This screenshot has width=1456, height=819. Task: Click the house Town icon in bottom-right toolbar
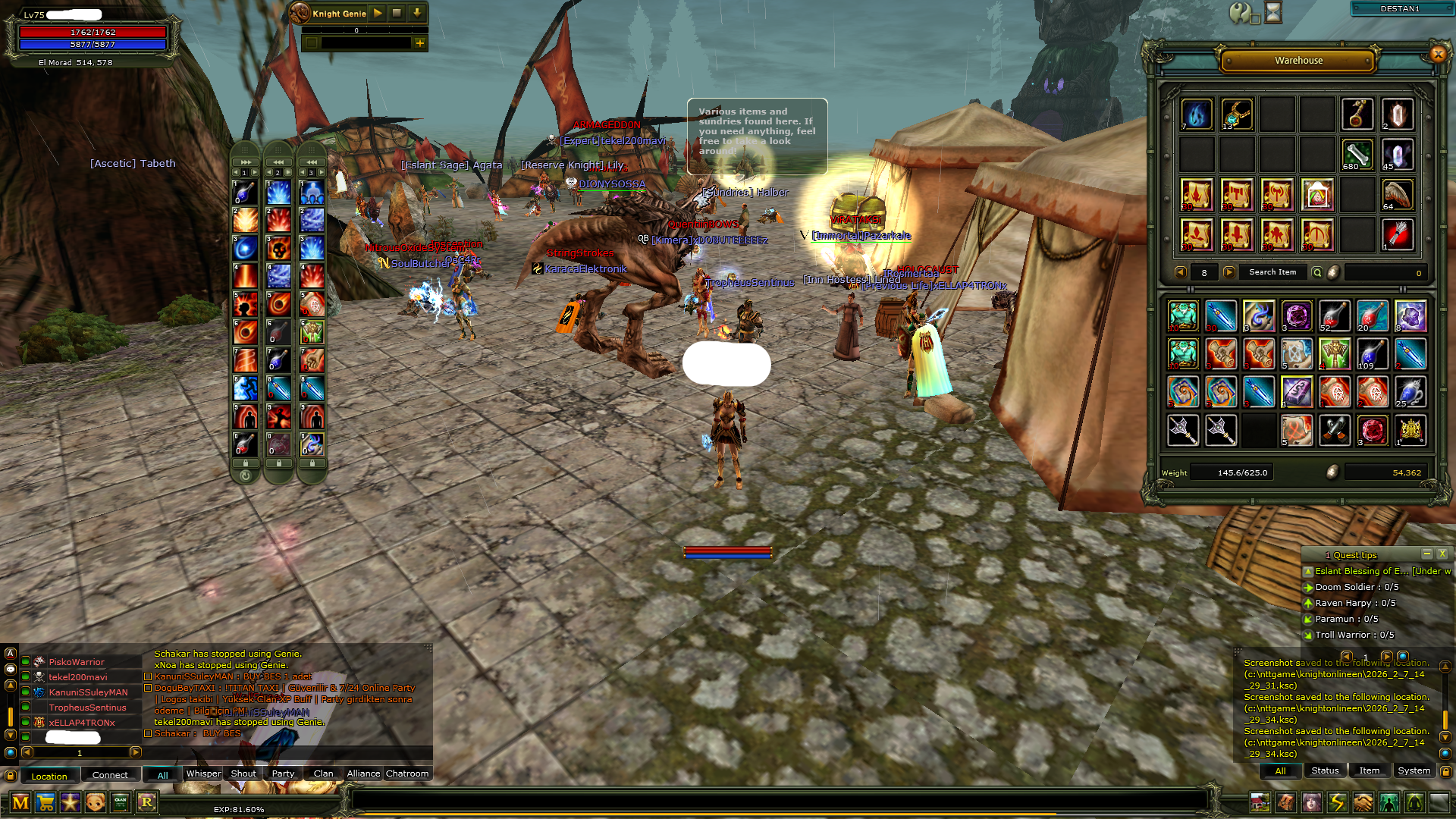[x=1260, y=802]
